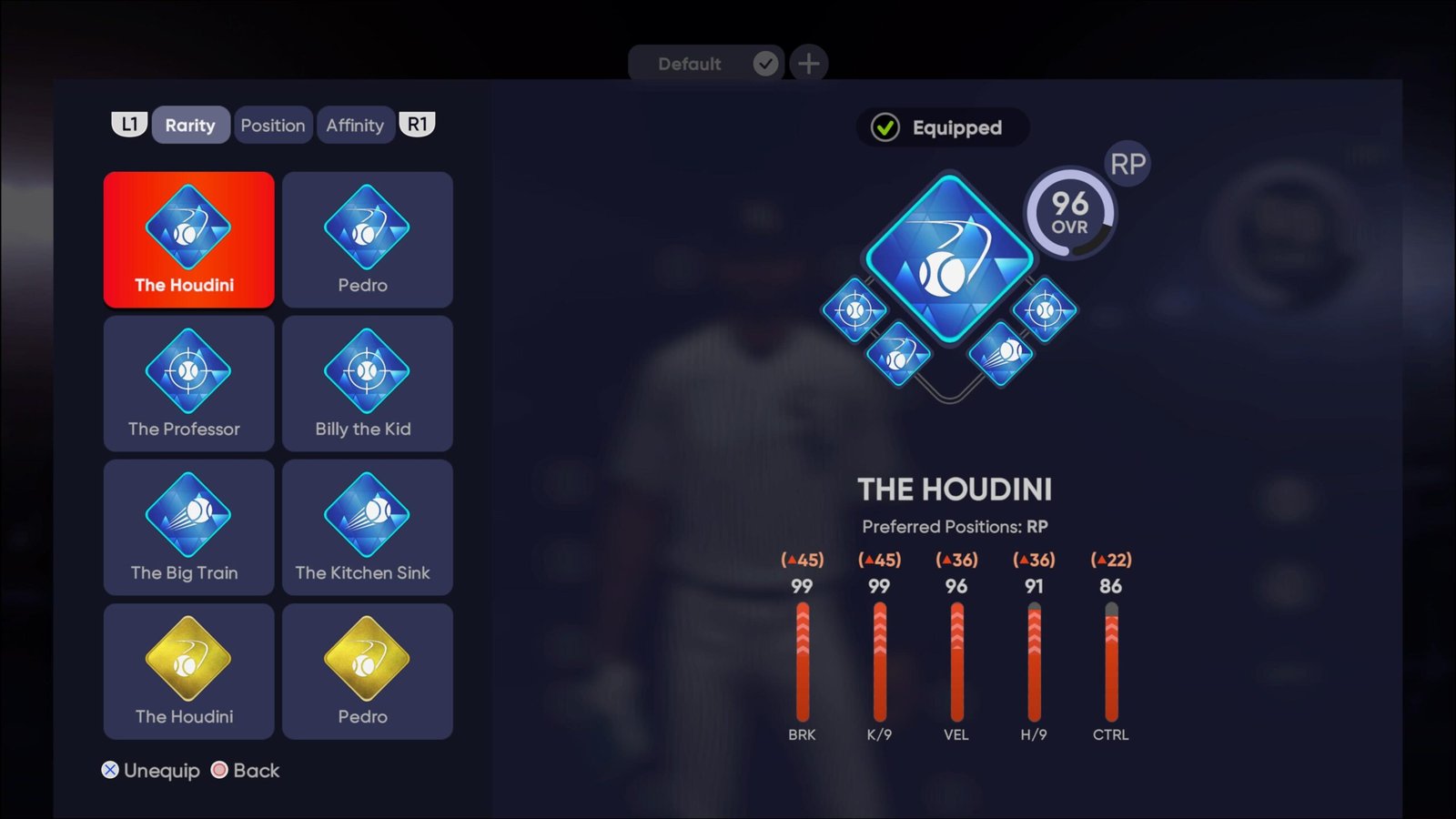The width and height of the screenshot is (1456, 819).
Task: Click the plus to add a new loadout
Action: point(809,64)
